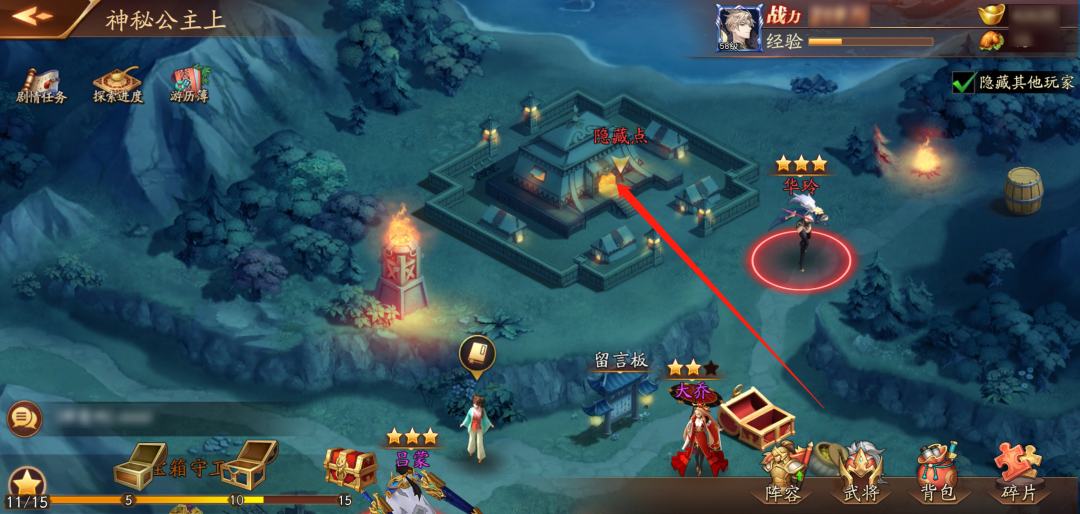Open 探索进度 exploration progress
The height and width of the screenshot is (514, 1080).
click(x=118, y=85)
